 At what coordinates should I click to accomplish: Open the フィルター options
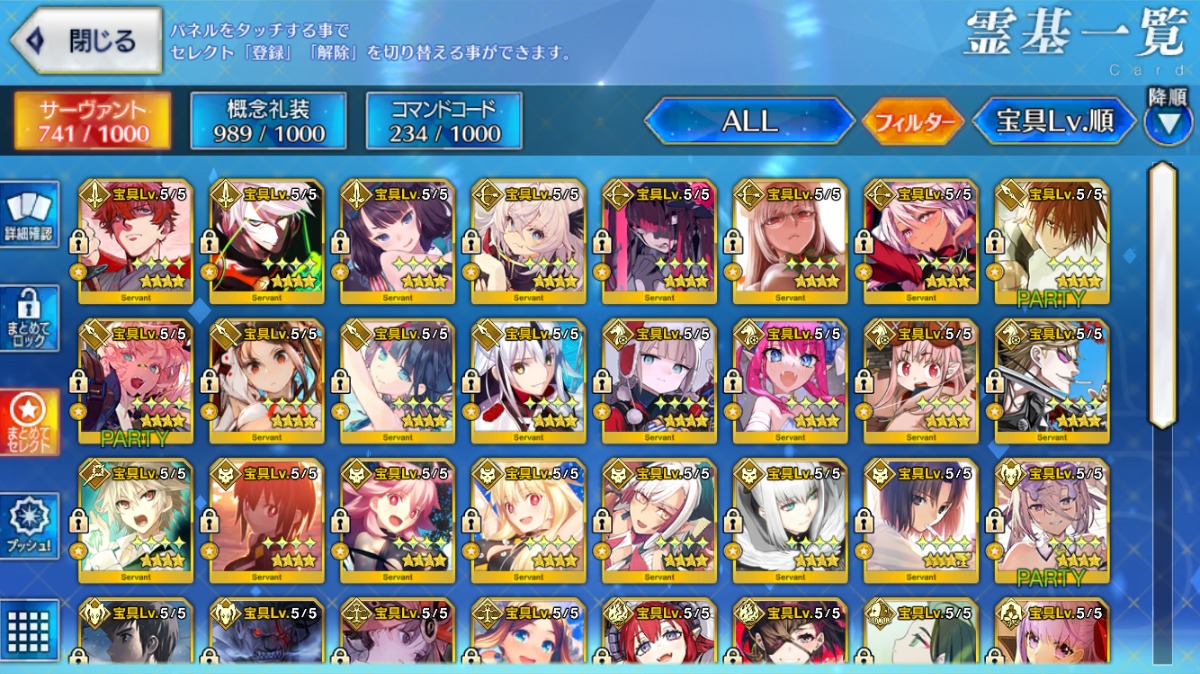(x=913, y=122)
